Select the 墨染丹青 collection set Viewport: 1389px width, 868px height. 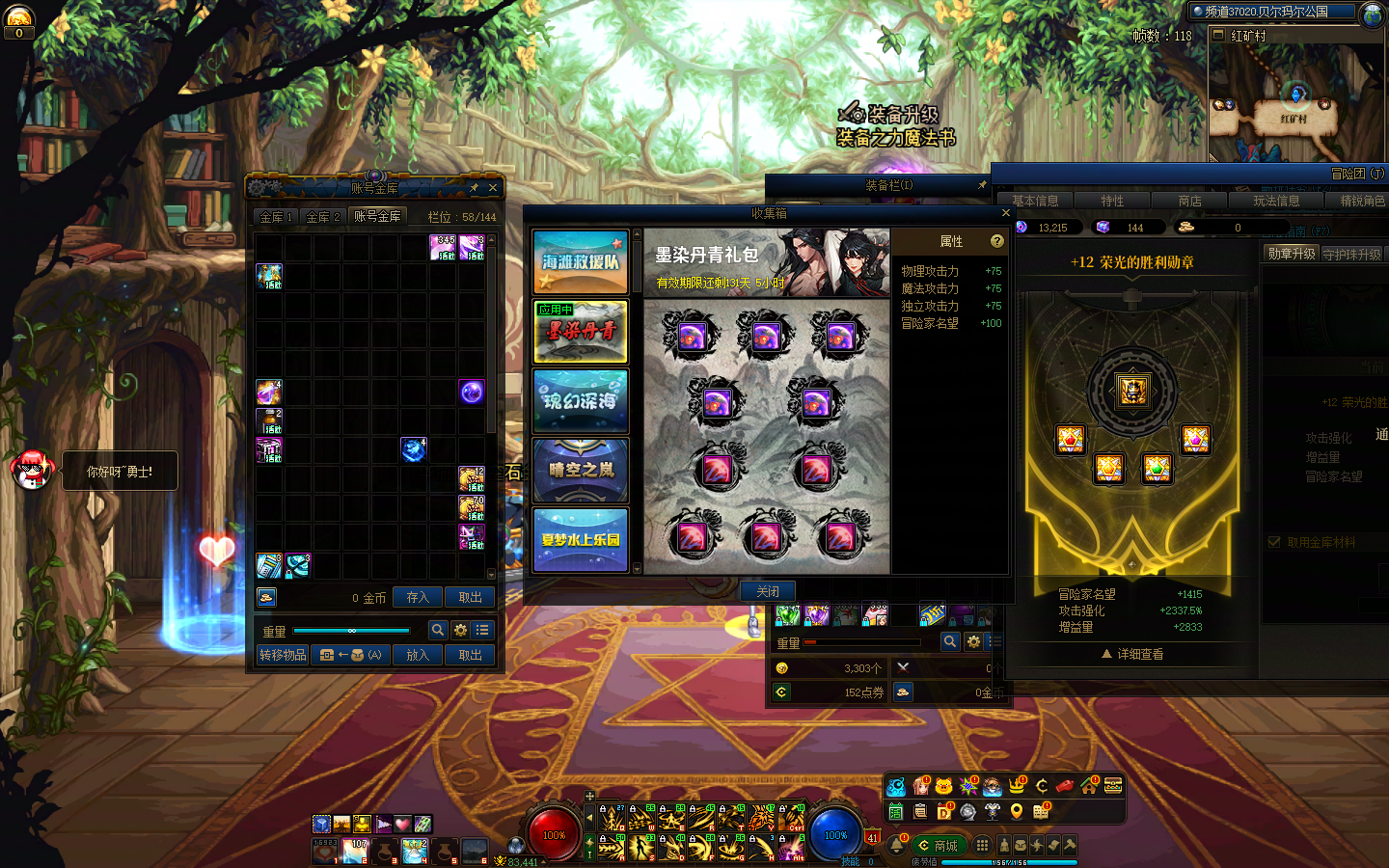(581, 332)
